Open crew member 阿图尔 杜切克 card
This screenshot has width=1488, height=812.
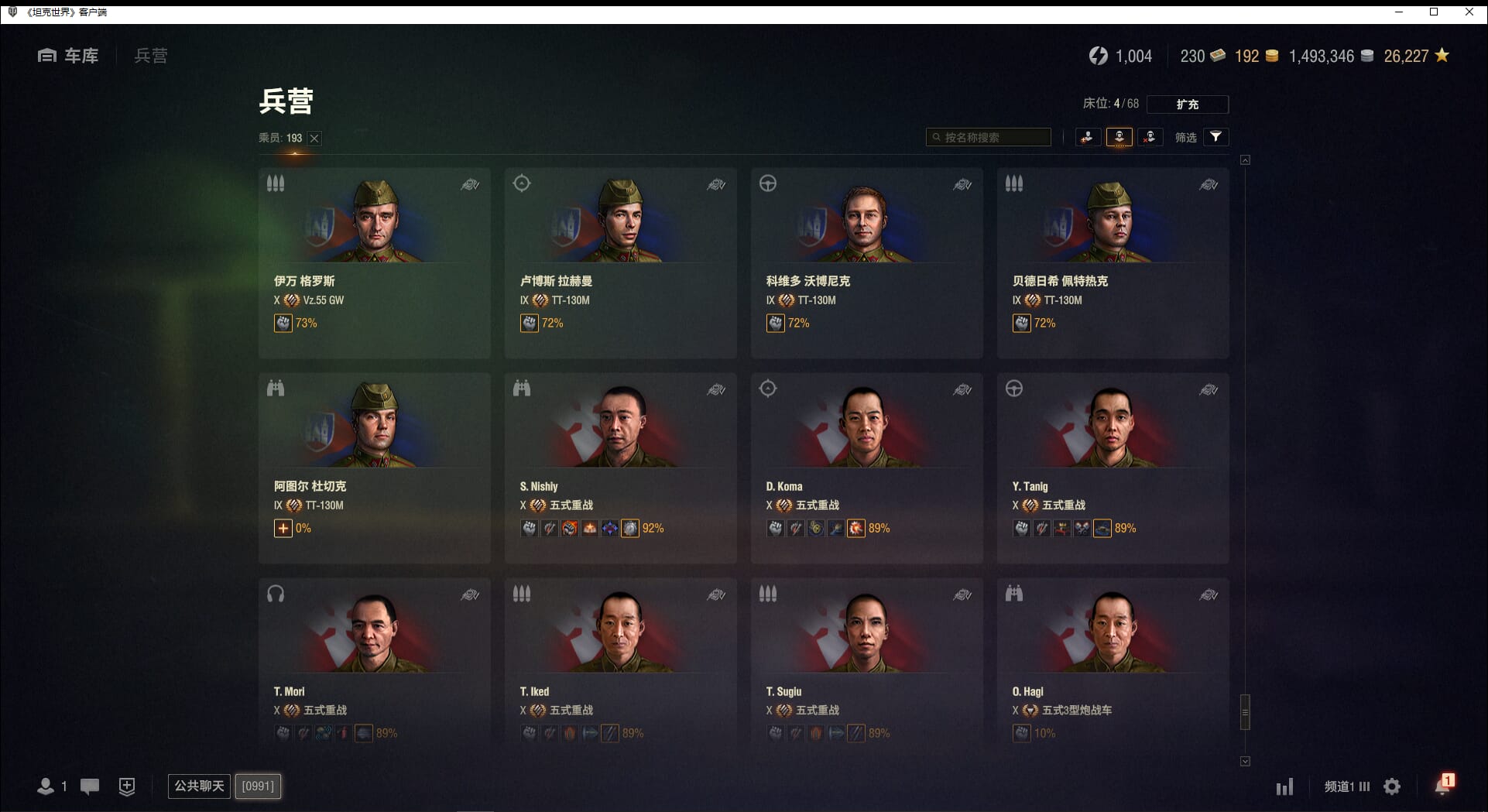click(374, 468)
